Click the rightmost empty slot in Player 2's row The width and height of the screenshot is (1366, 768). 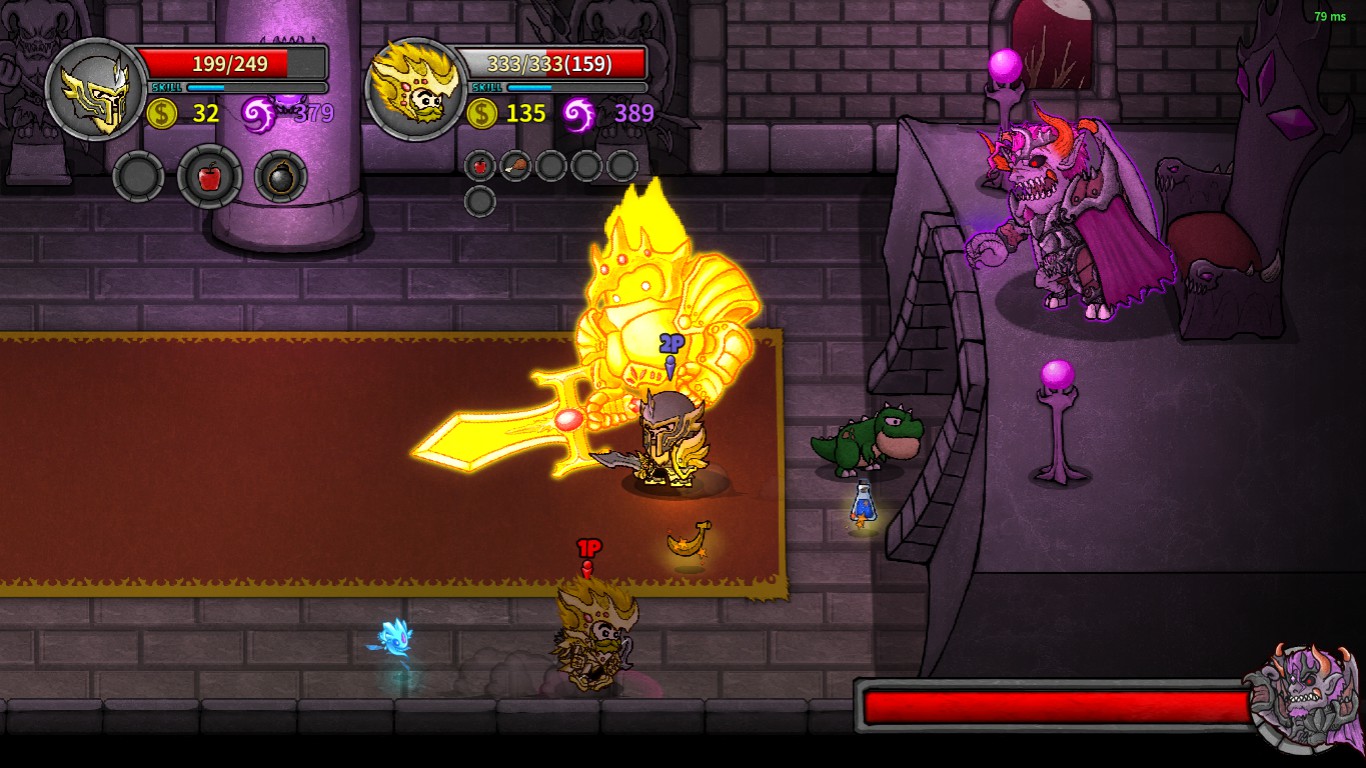[x=621, y=165]
